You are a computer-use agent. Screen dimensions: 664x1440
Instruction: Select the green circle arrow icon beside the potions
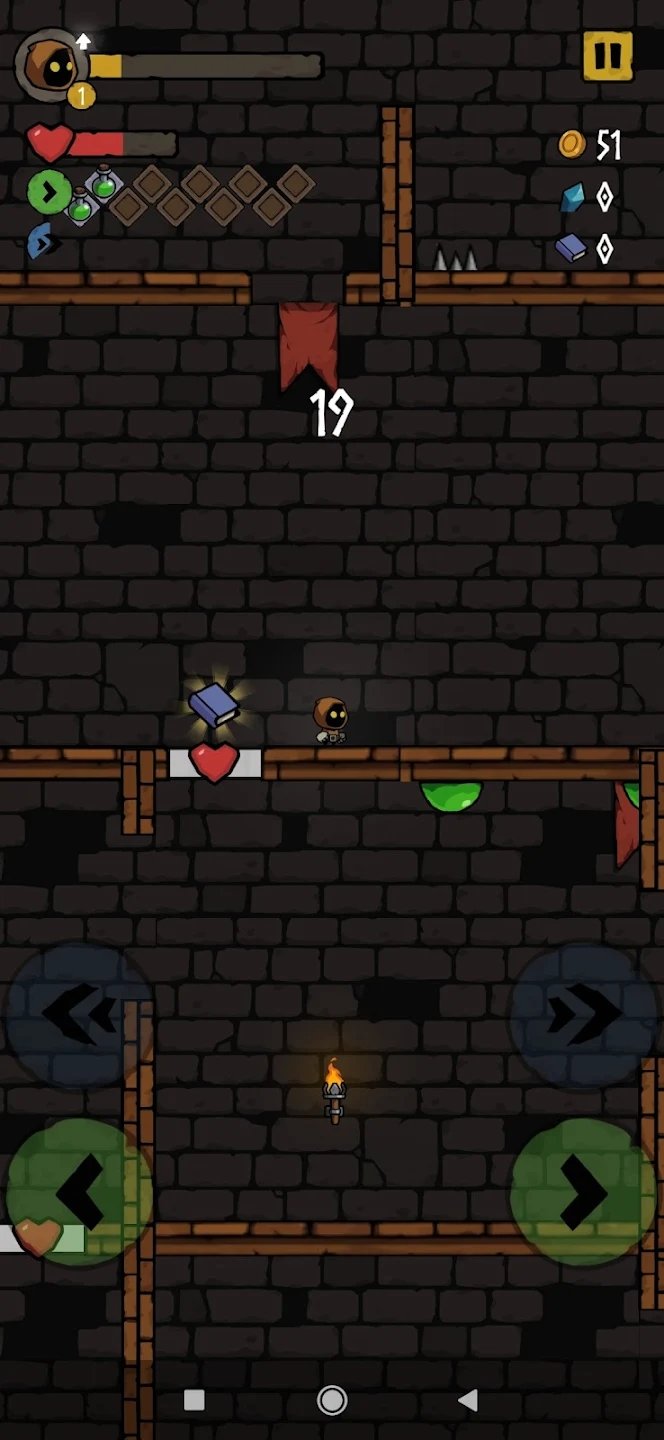49,192
